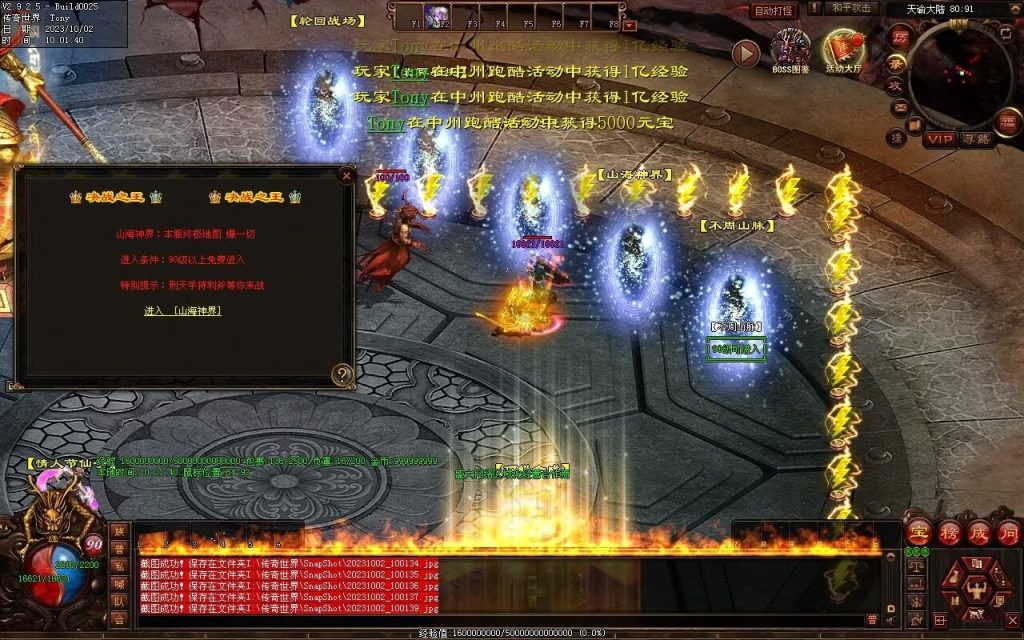Select the 队 team chat channel
This screenshot has height=640, width=1024.
click(120, 602)
